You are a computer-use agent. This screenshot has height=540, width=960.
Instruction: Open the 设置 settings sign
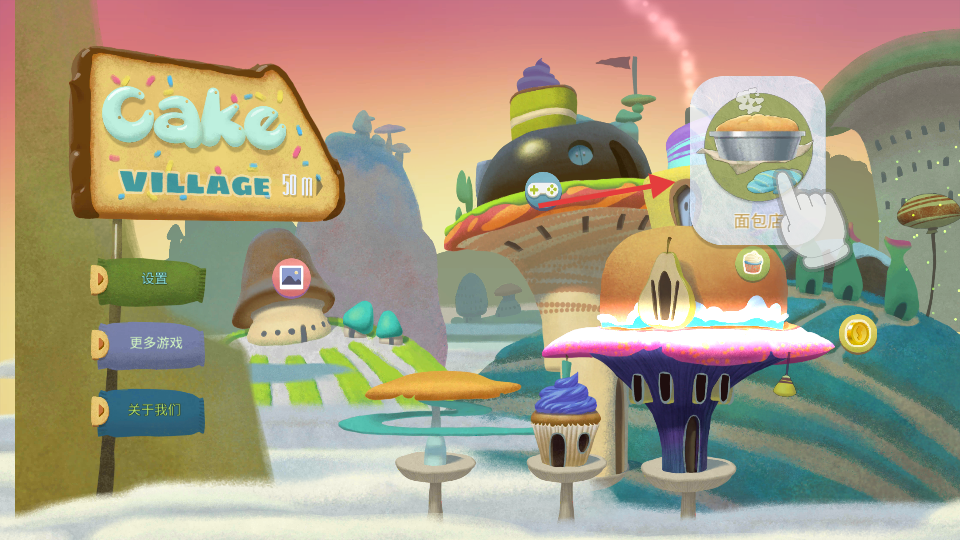tap(153, 279)
